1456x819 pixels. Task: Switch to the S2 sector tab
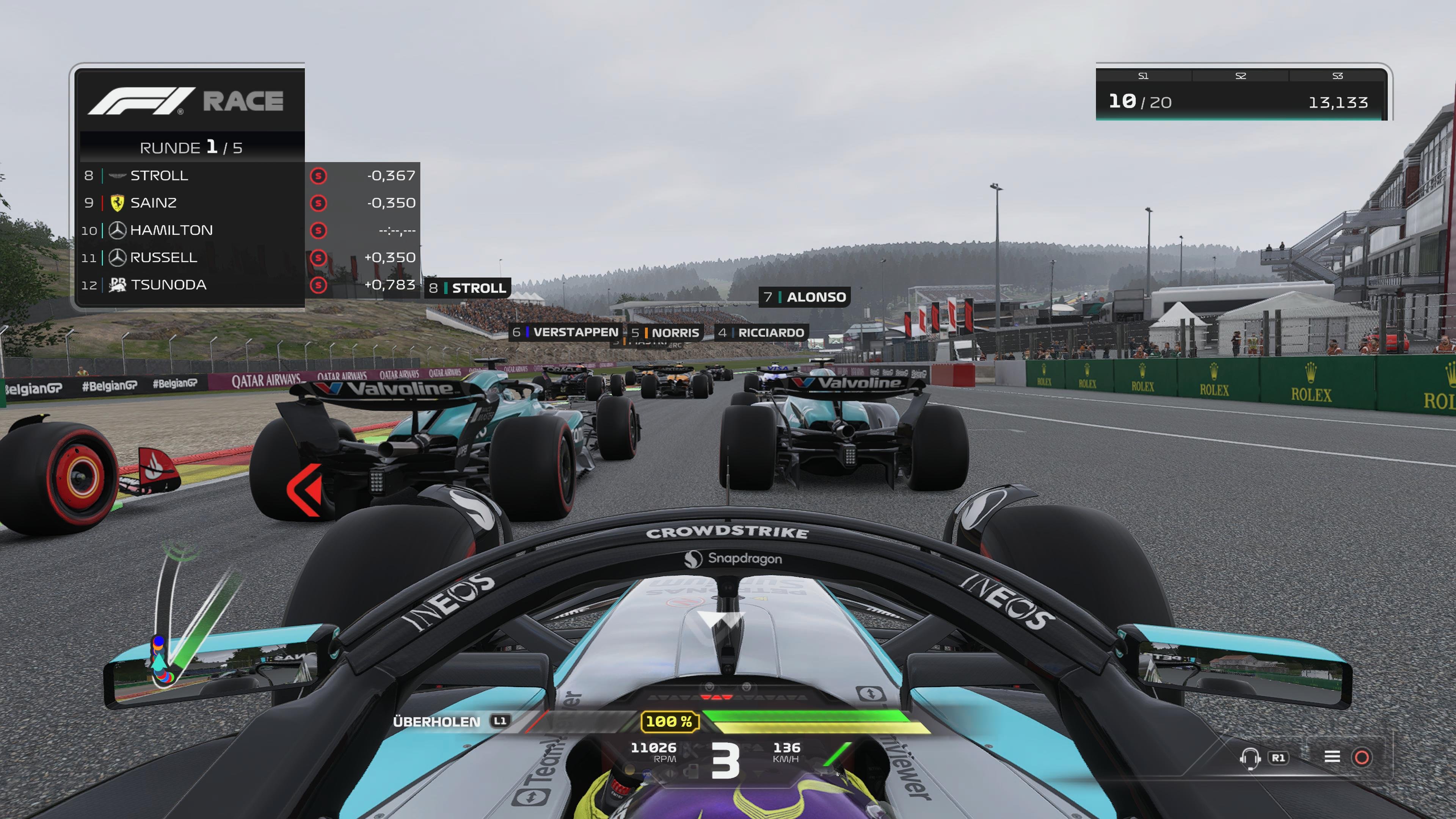[1241, 76]
